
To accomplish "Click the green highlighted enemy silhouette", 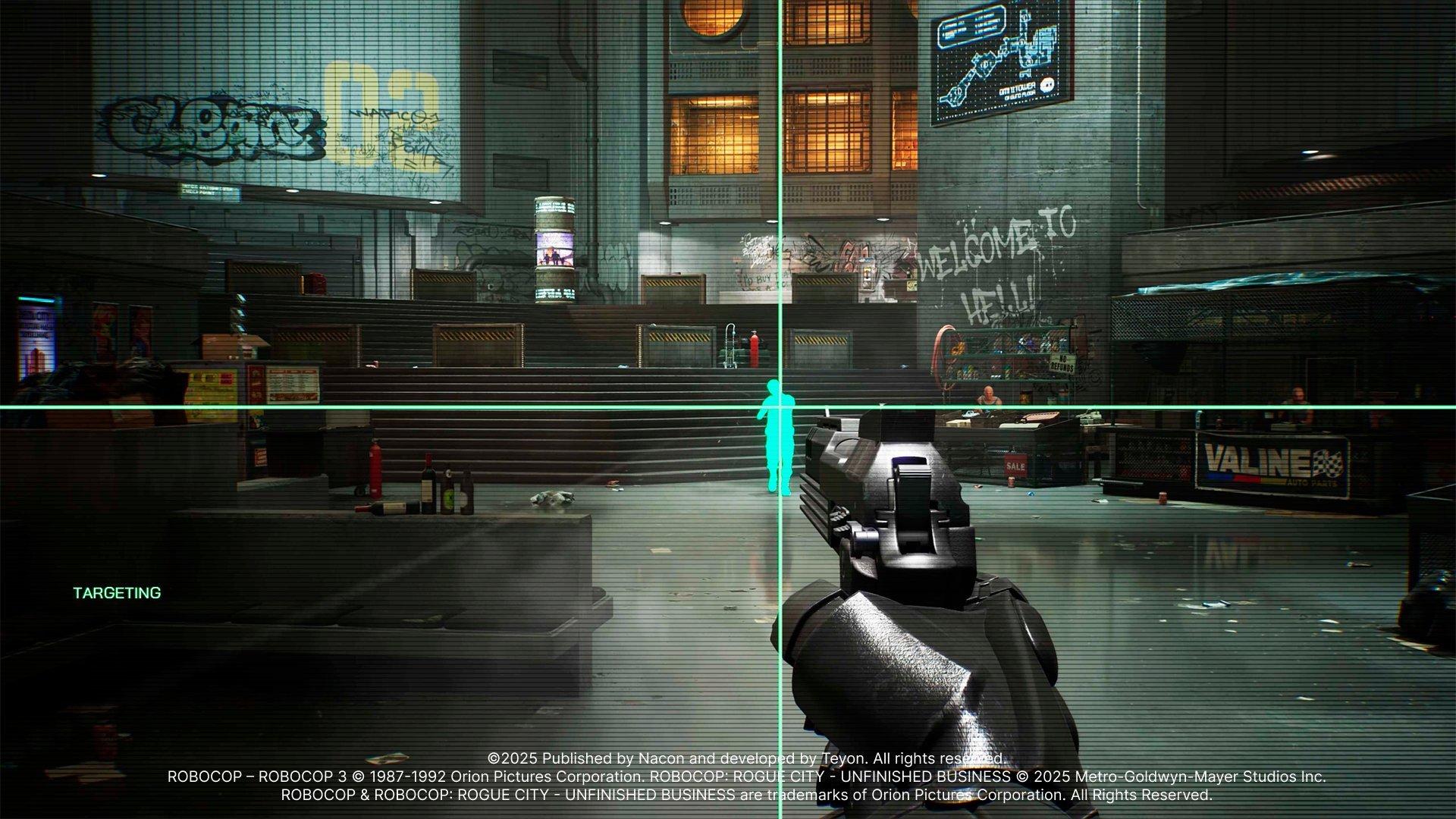I will pyautogui.click(x=780, y=436).
